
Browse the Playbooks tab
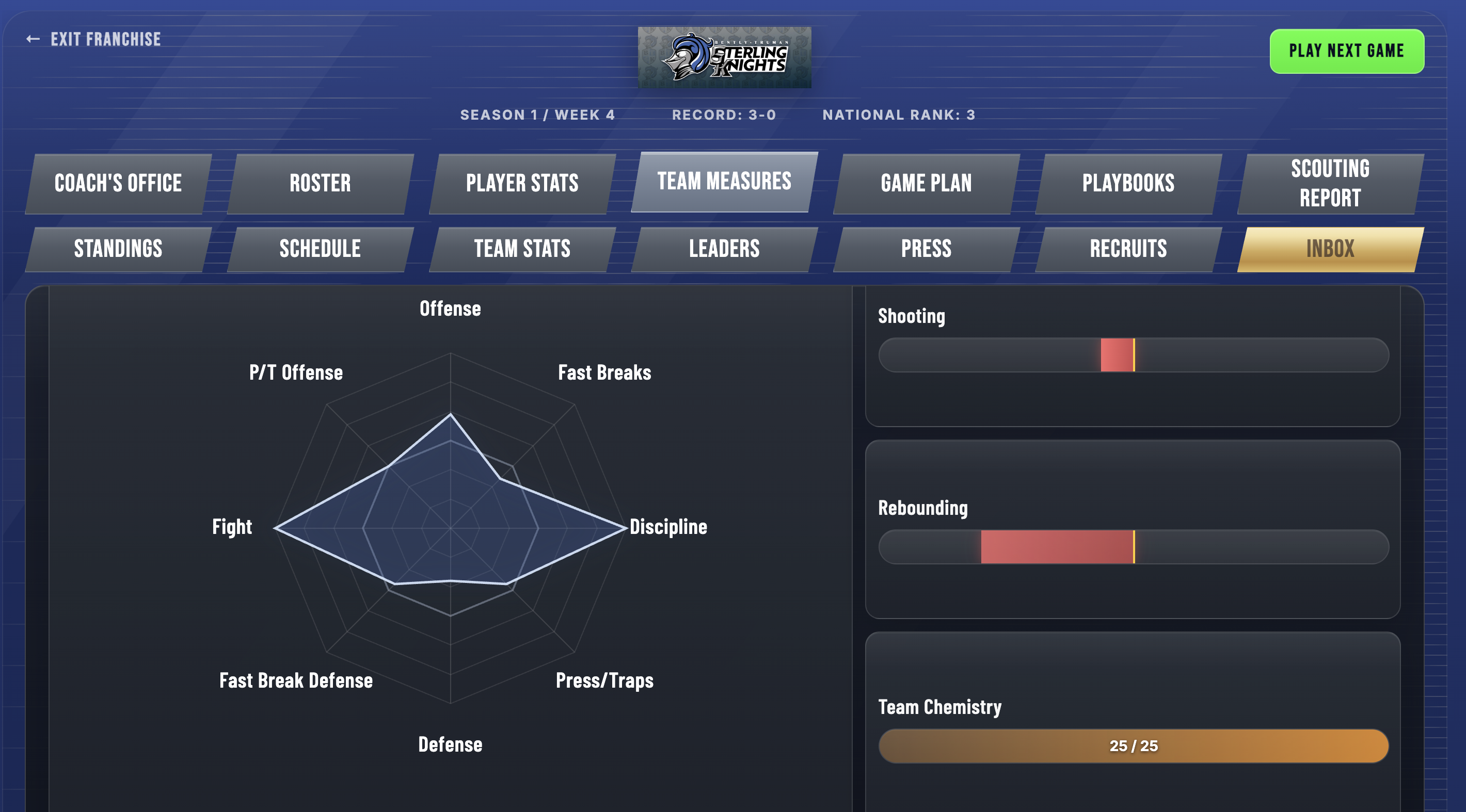(1128, 183)
